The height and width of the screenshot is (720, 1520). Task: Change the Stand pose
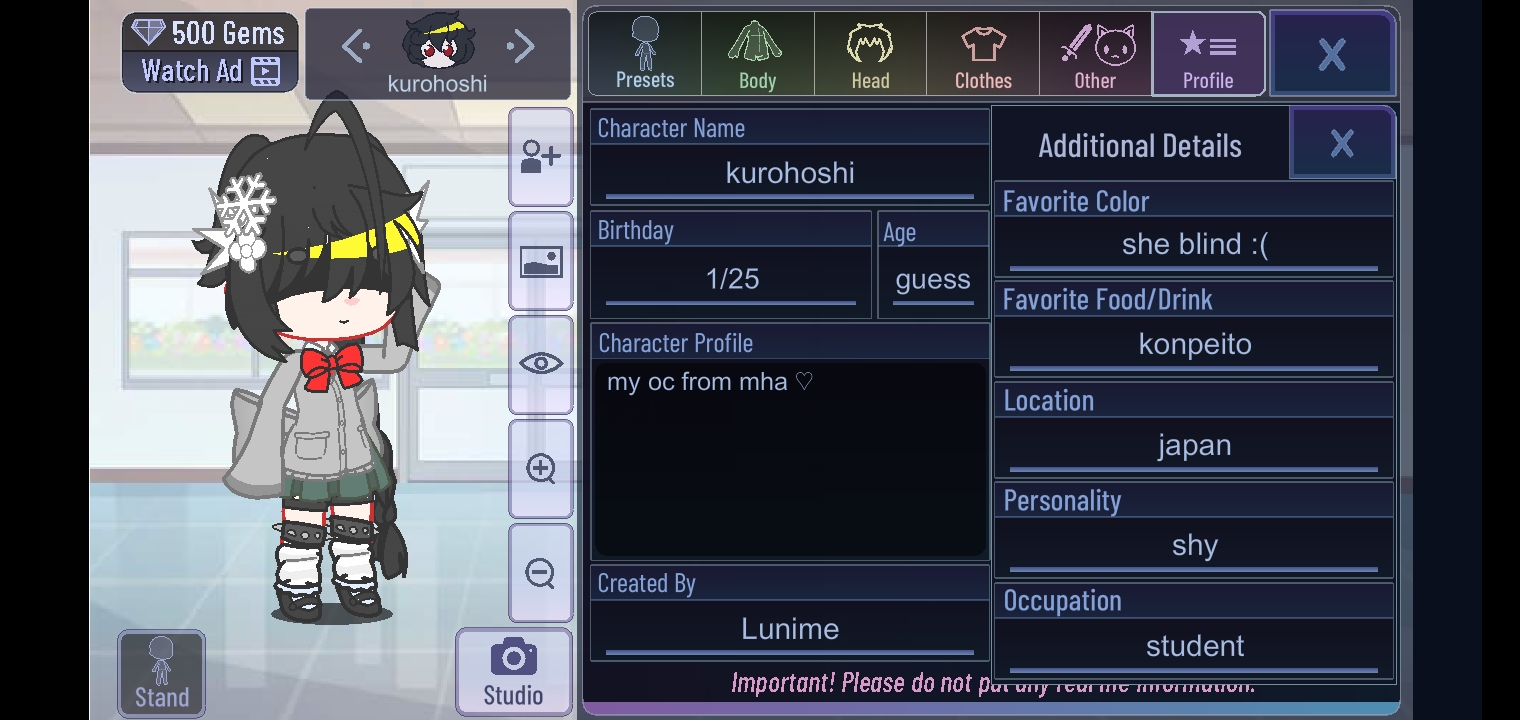pos(161,674)
